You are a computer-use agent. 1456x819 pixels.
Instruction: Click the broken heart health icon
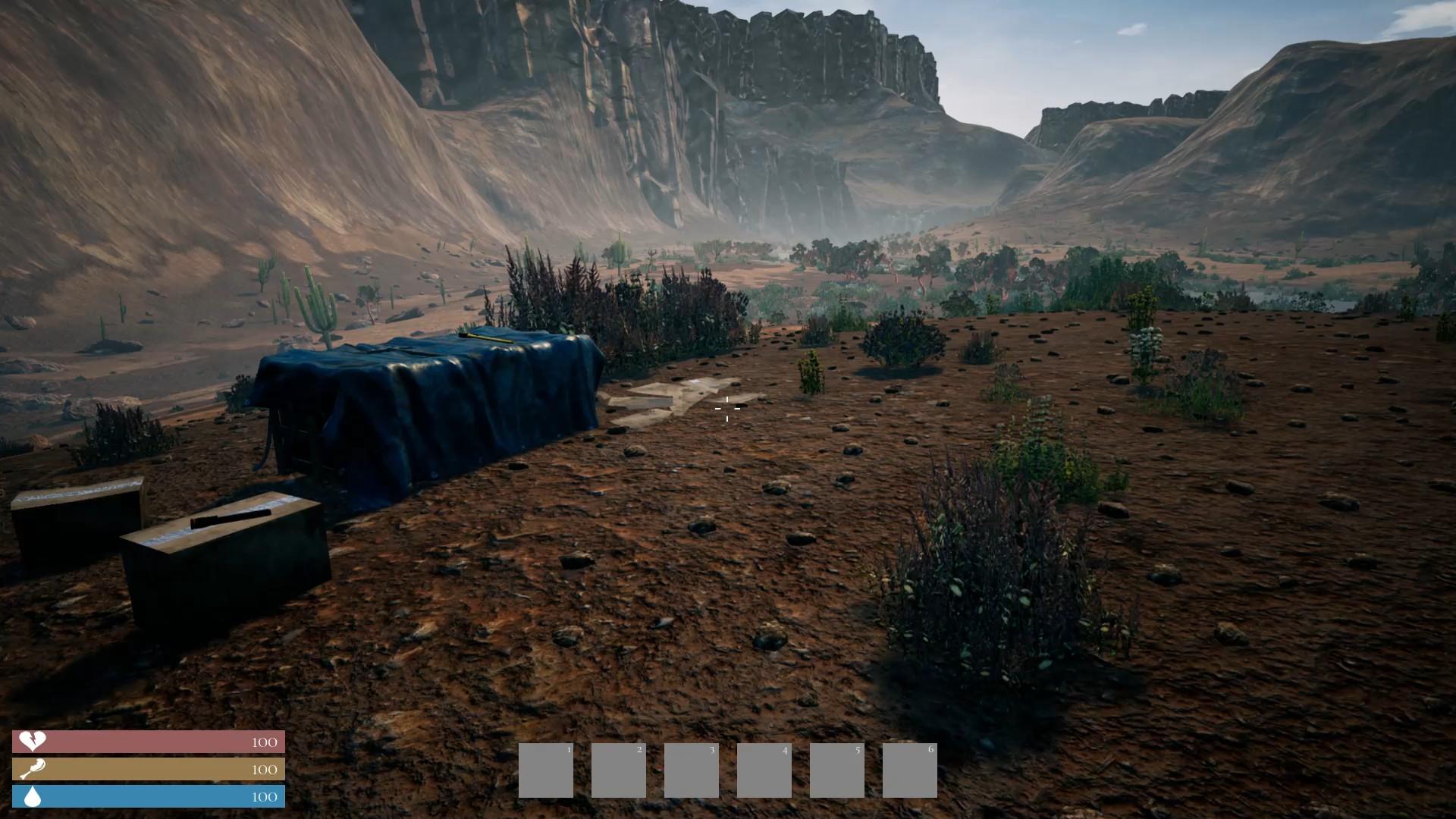(32, 742)
